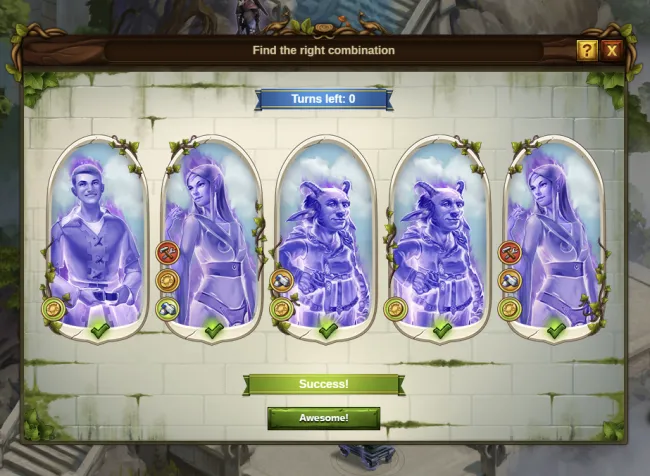Viewport: 650px width, 476px height.
Task: Close the combination window with X
Action: [x=612, y=50]
